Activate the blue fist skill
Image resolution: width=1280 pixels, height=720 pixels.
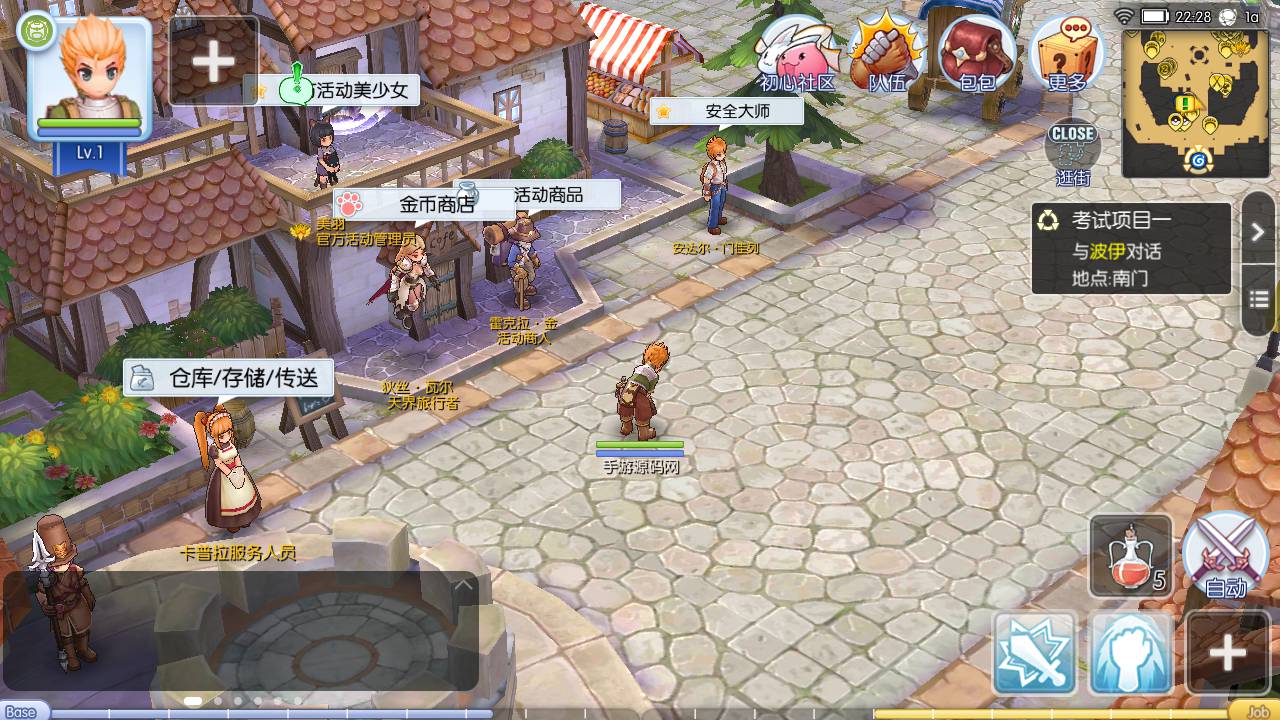tap(1131, 654)
